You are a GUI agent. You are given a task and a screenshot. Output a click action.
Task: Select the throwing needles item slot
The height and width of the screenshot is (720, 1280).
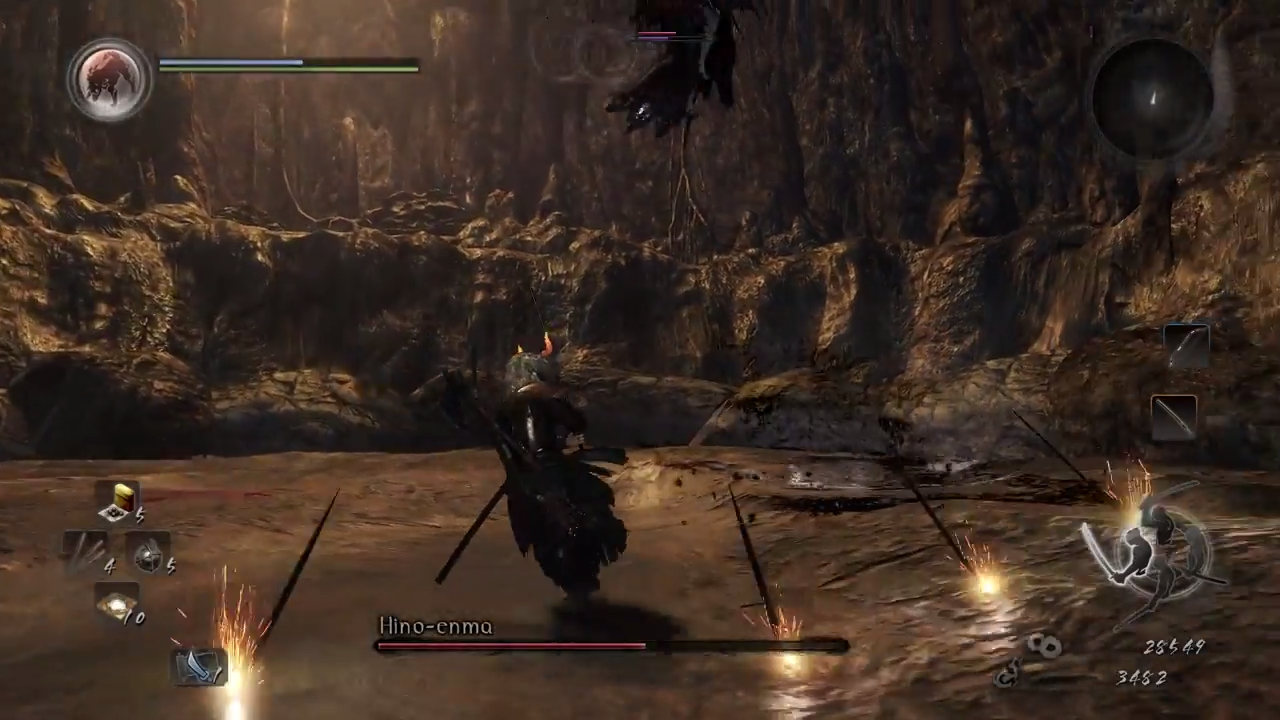tap(88, 551)
